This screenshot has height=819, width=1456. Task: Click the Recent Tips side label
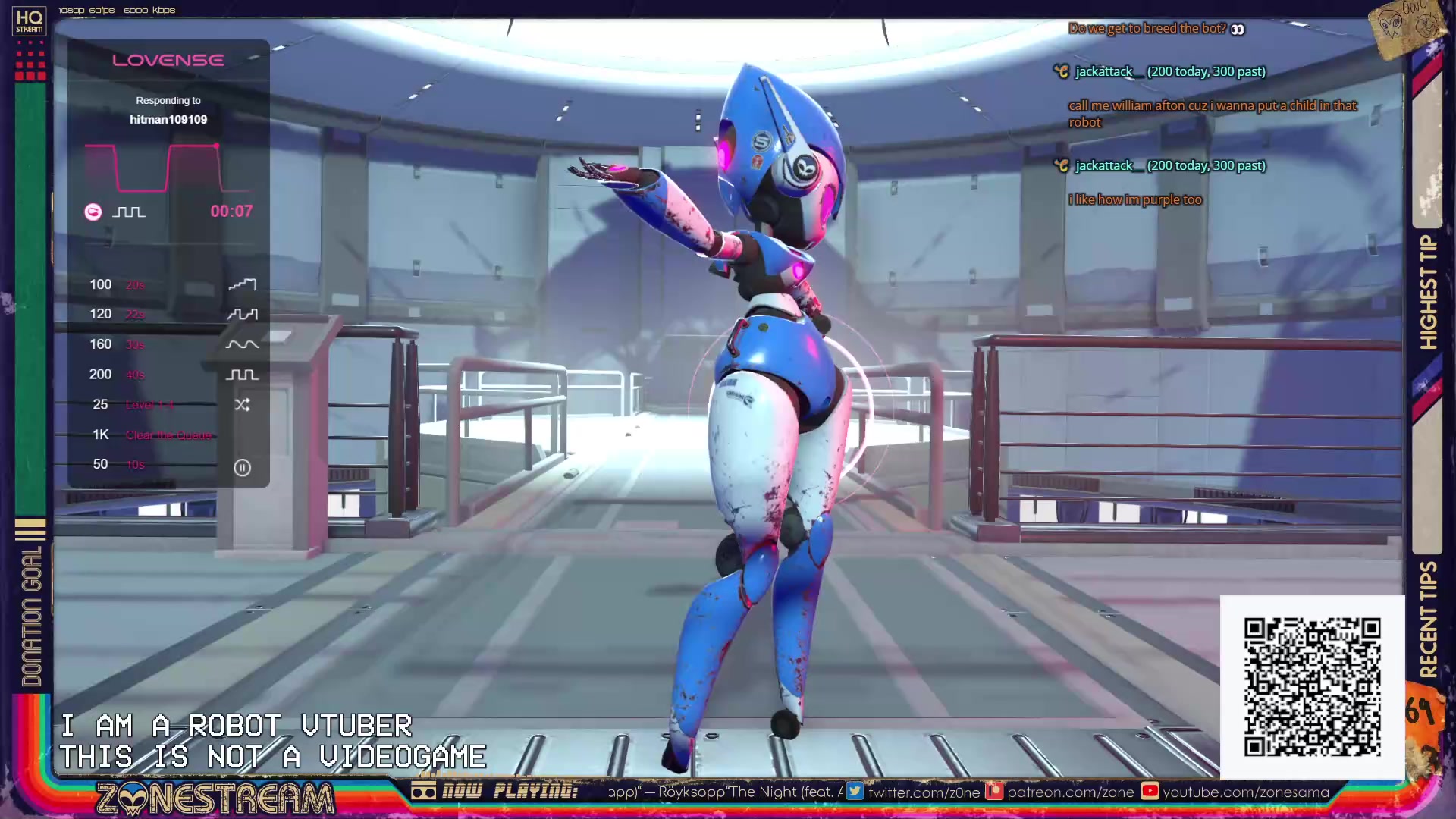(x=1428, y=619)
